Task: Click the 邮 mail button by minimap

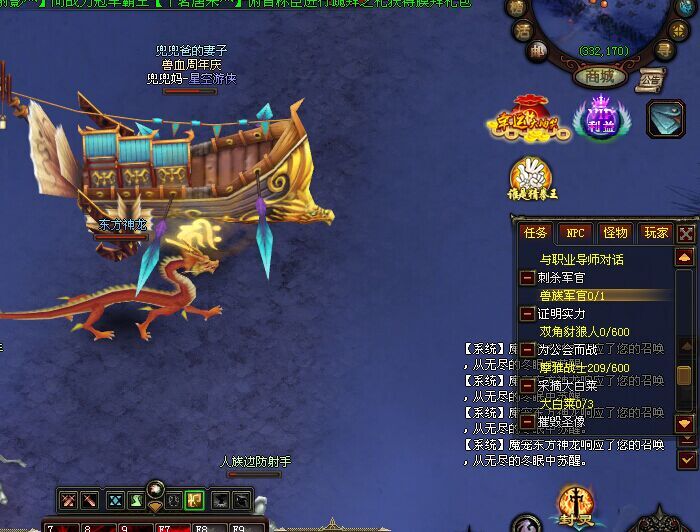Action: click(x=538, y=49)
